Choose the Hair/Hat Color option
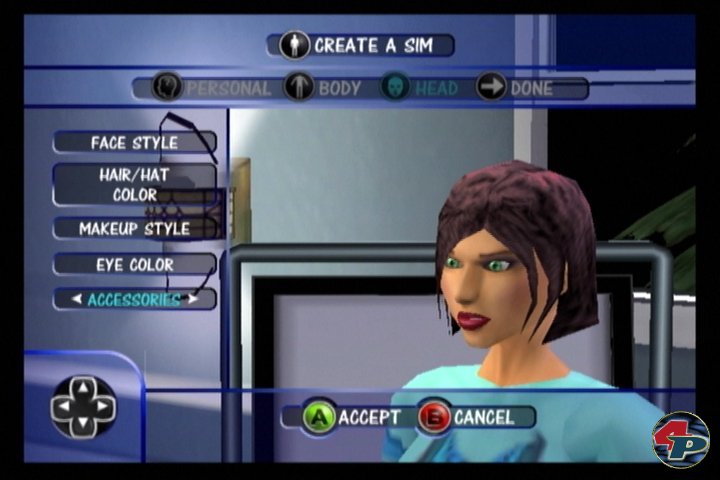The width and height of the screenshot is (720, 480). (134, 184)
